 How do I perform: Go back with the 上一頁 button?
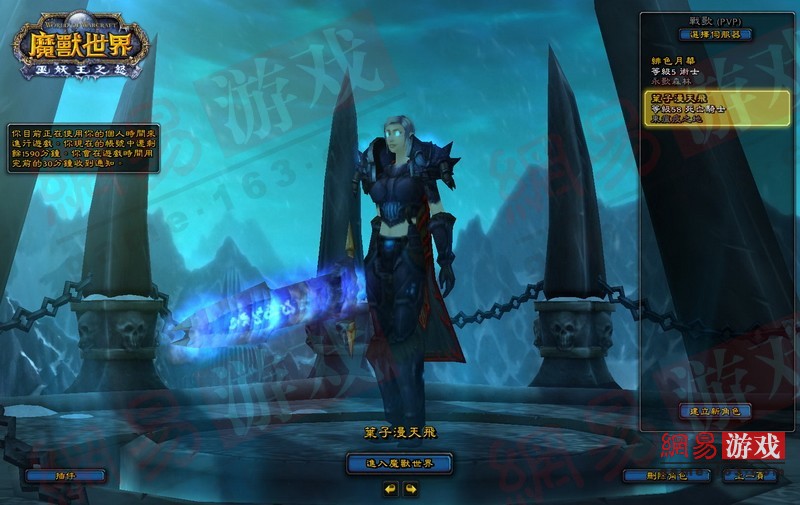[x=750, y=476]
